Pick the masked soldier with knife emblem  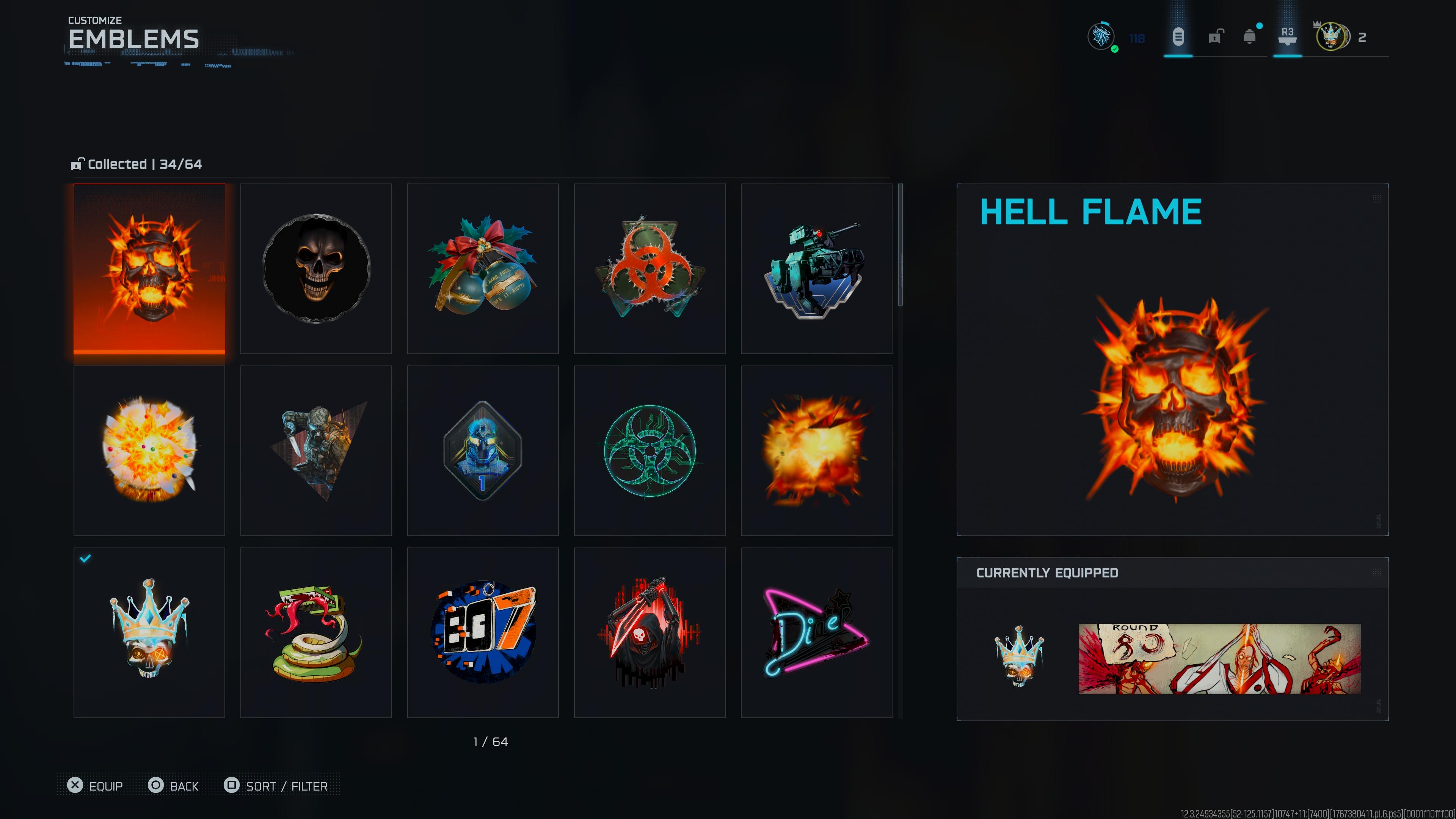(316, 450)
